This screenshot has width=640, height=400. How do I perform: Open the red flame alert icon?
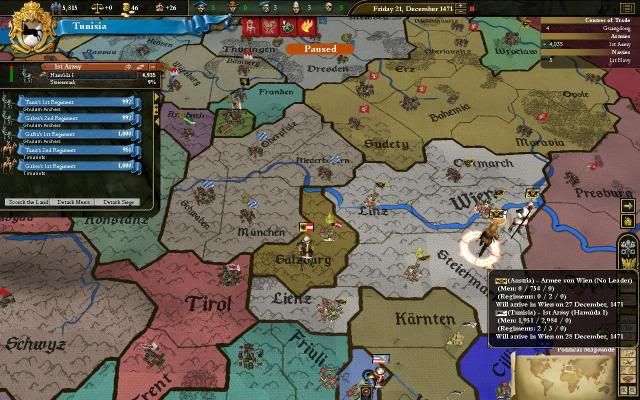tap(306, 26)
